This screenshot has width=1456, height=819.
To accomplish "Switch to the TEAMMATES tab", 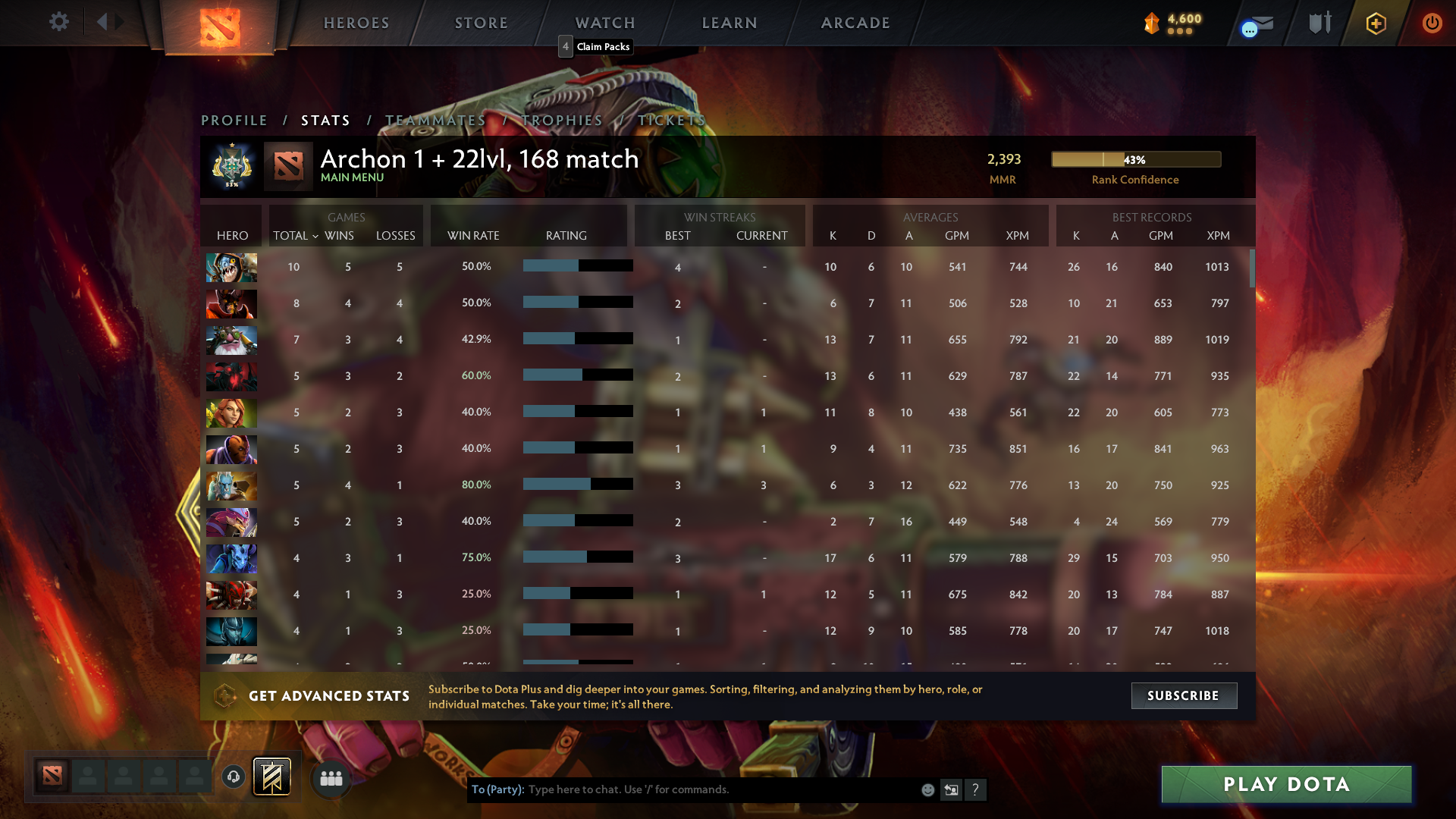I will click(435, 120).
